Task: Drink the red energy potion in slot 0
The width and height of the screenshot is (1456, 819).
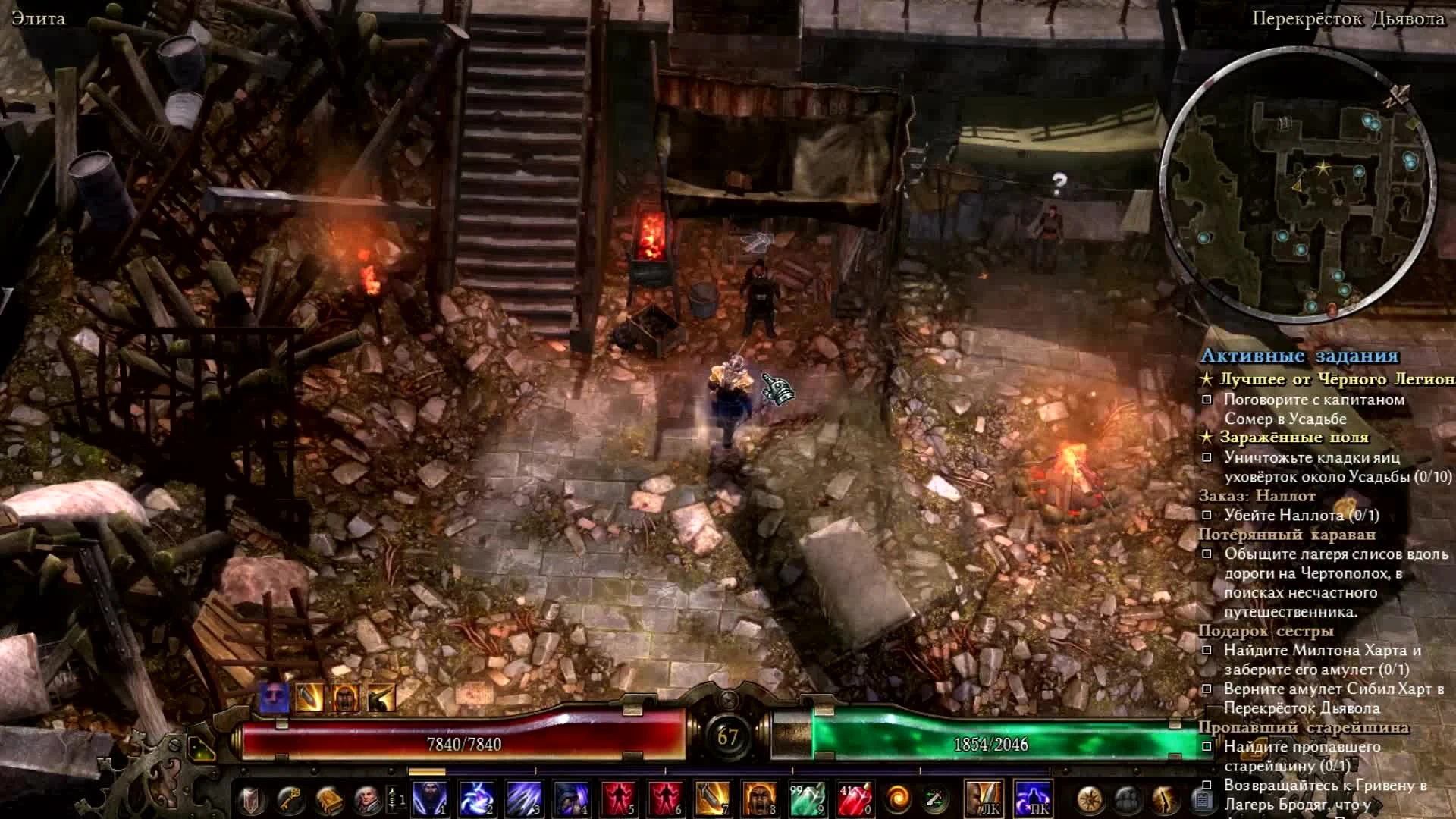Action: coord(855,799)
